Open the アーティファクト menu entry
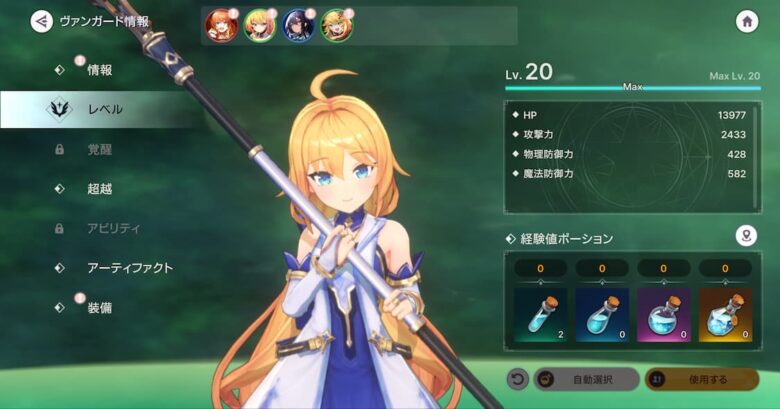Viewport: 780px width, 409px height. click(129, 268)
